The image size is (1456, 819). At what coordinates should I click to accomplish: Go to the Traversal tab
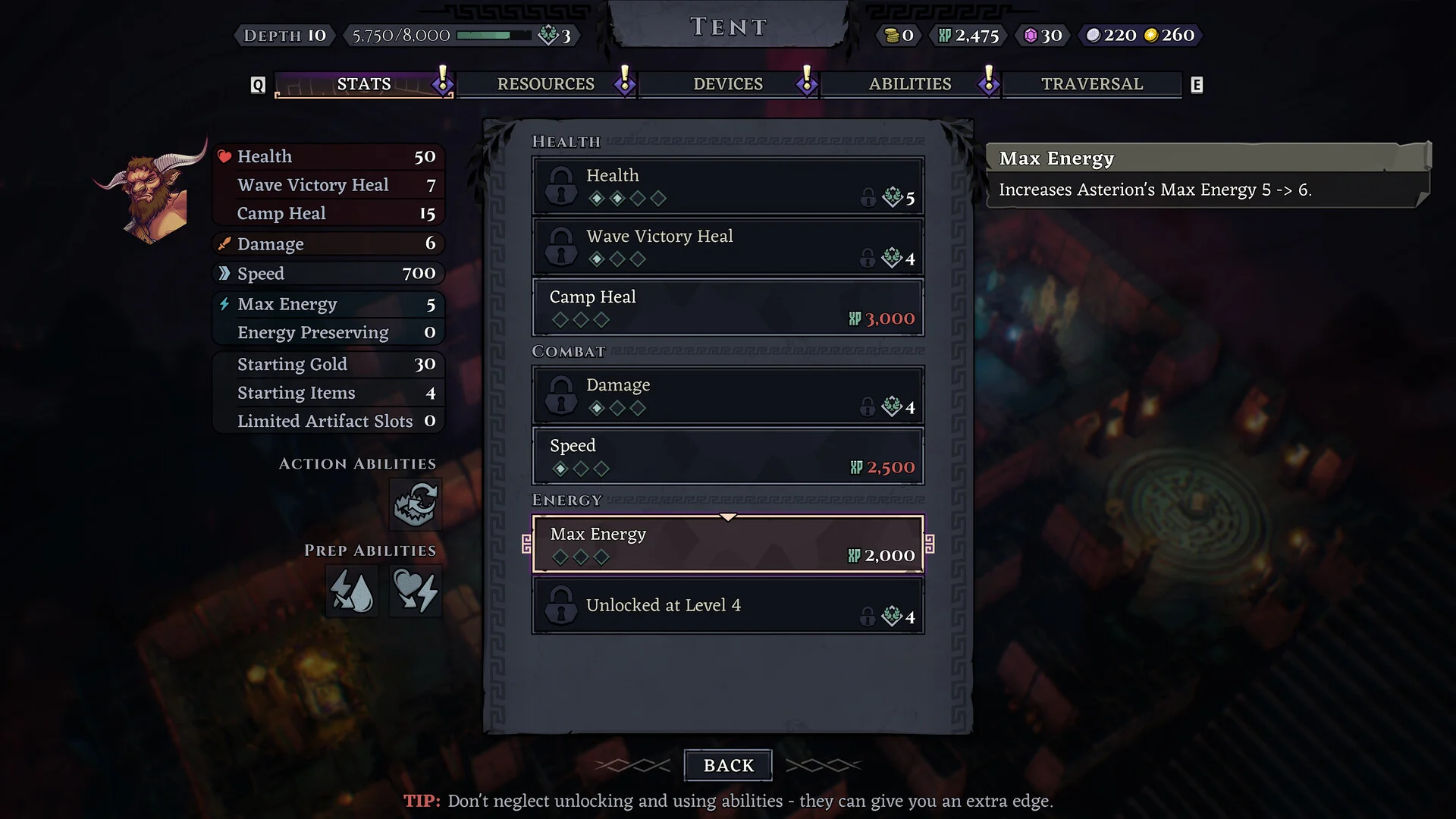1091,84
